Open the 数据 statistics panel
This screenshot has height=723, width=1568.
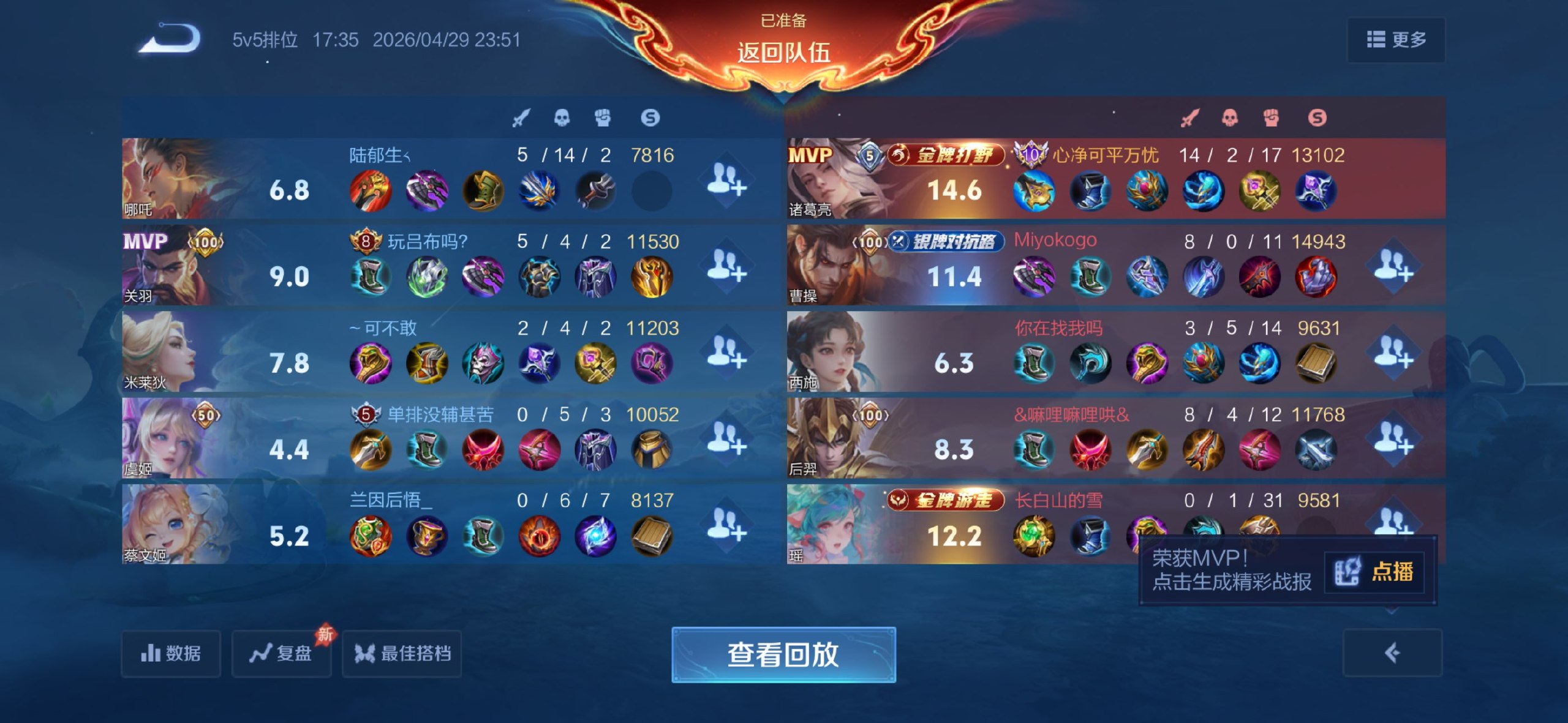point(170,654)
